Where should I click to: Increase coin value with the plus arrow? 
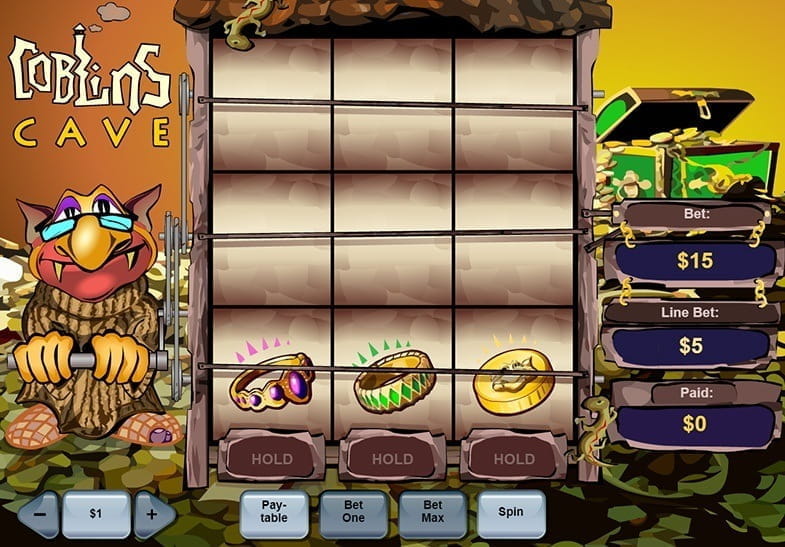(x=153, y=514)
